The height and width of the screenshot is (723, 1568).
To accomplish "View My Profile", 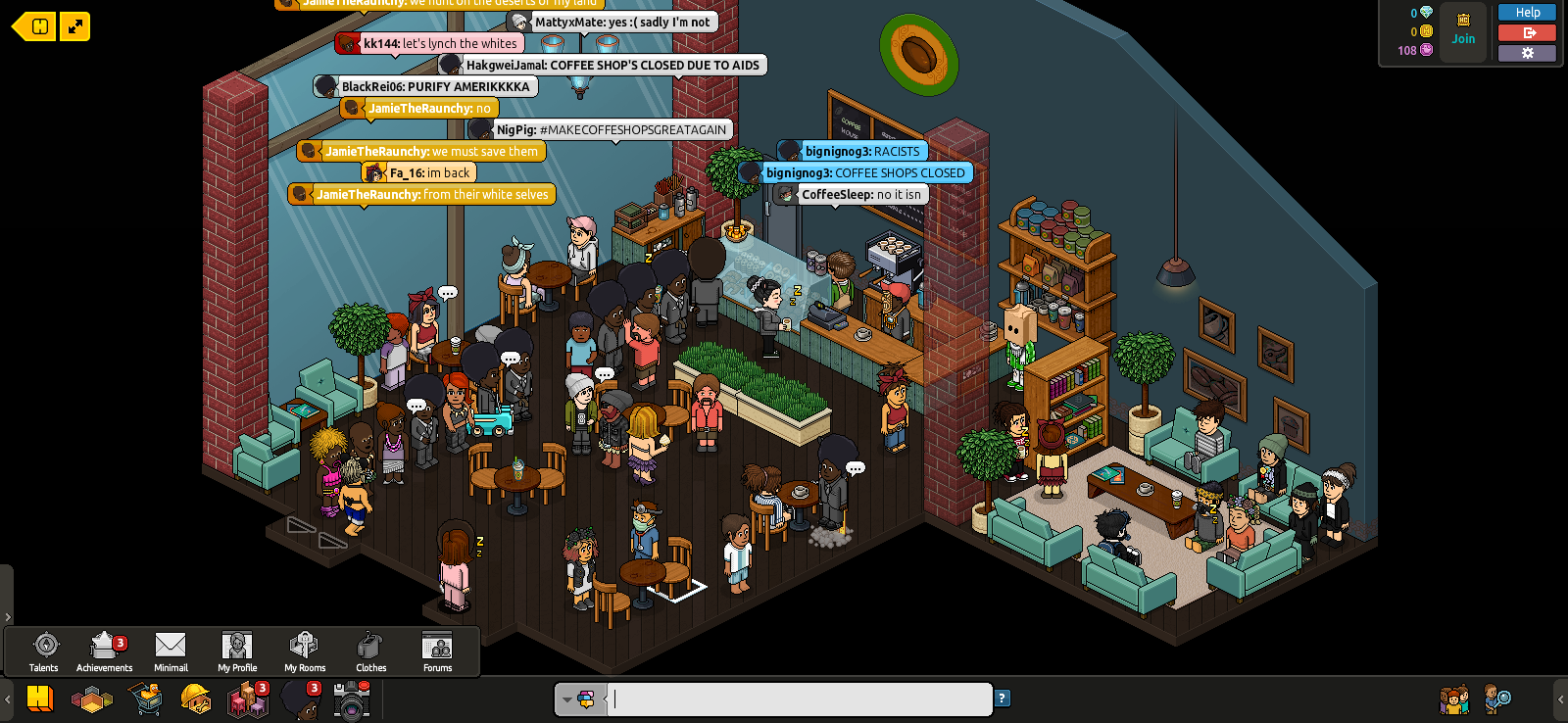I will [x=237, y=651].
